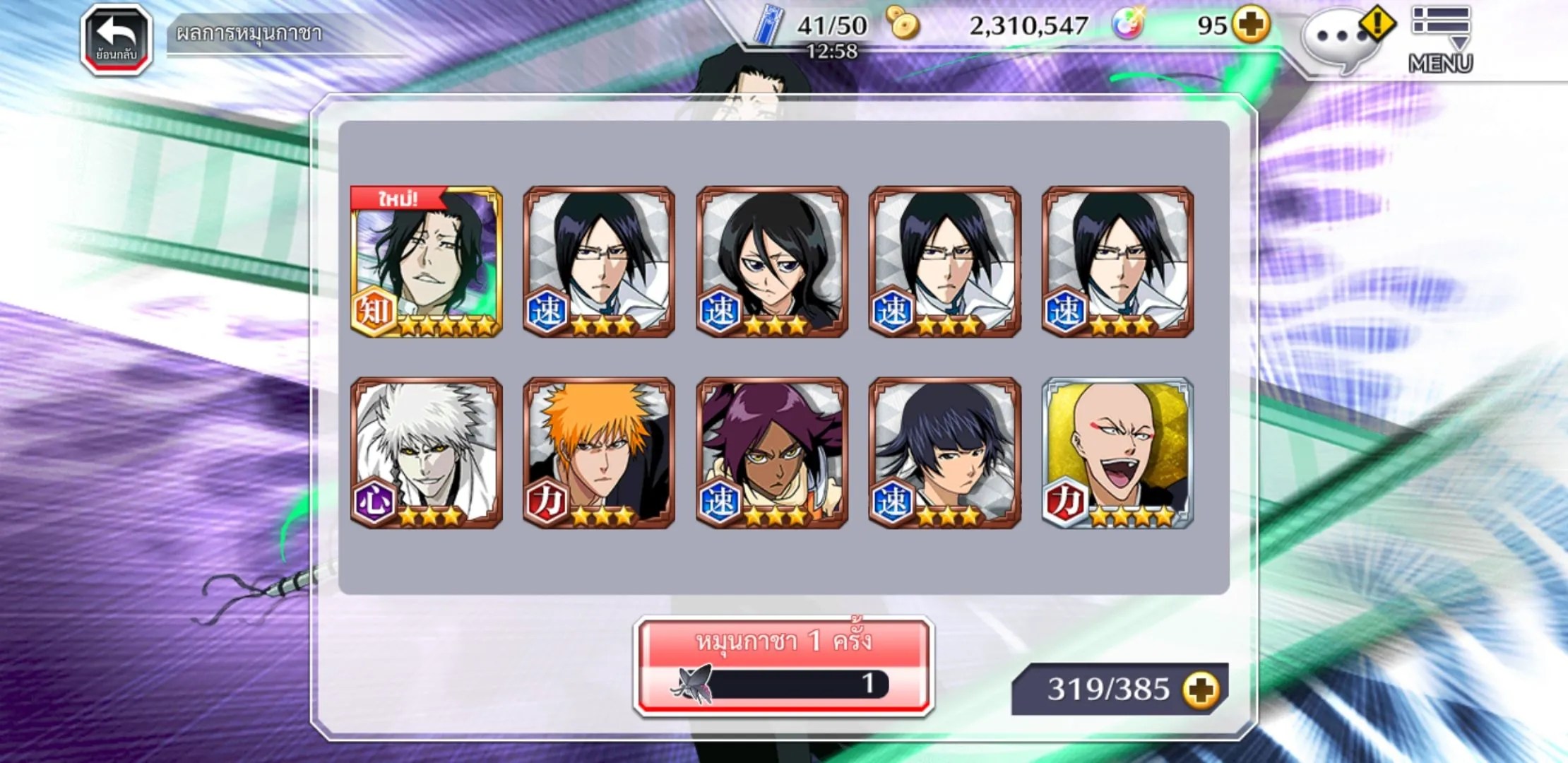The height and width of the screenshot is (763, 1568).
Task: Summon again with the single gacha button
Action: click(x=784, y=666)
